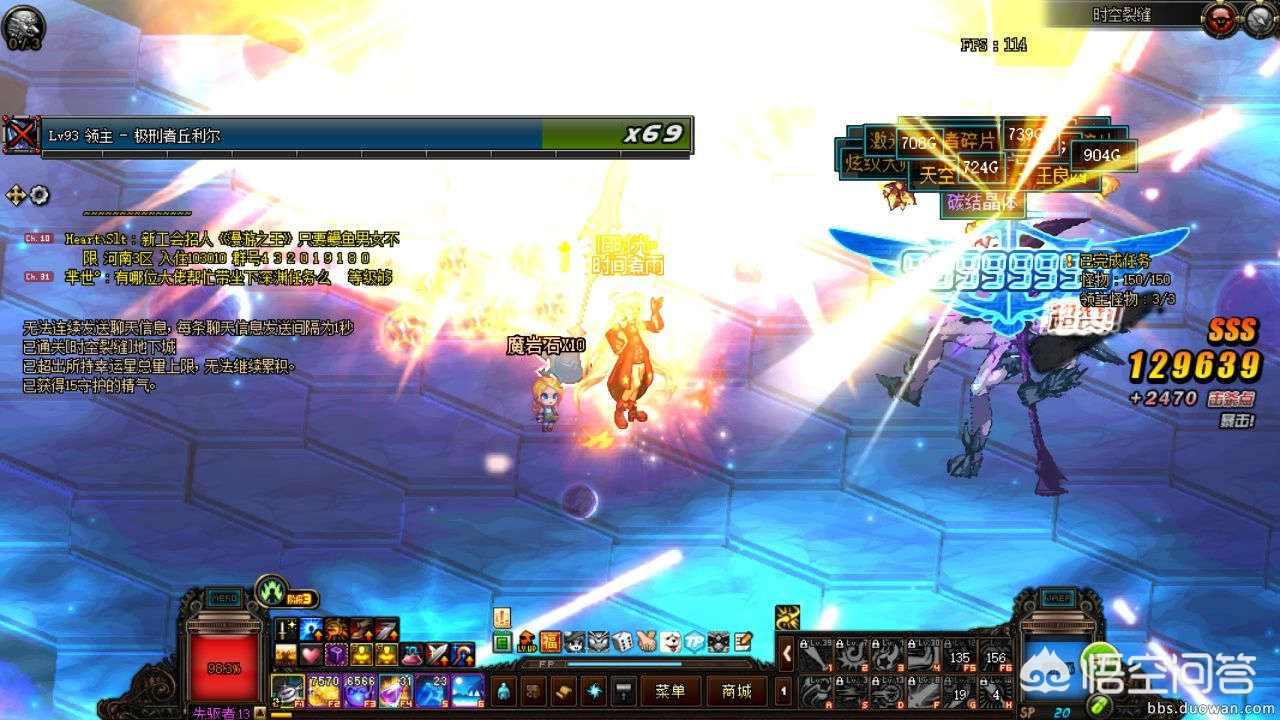The width and height of the screenshot is (1280, 720).
Task: Click the chat settings gear icon
Action: [x=39, y=195]
